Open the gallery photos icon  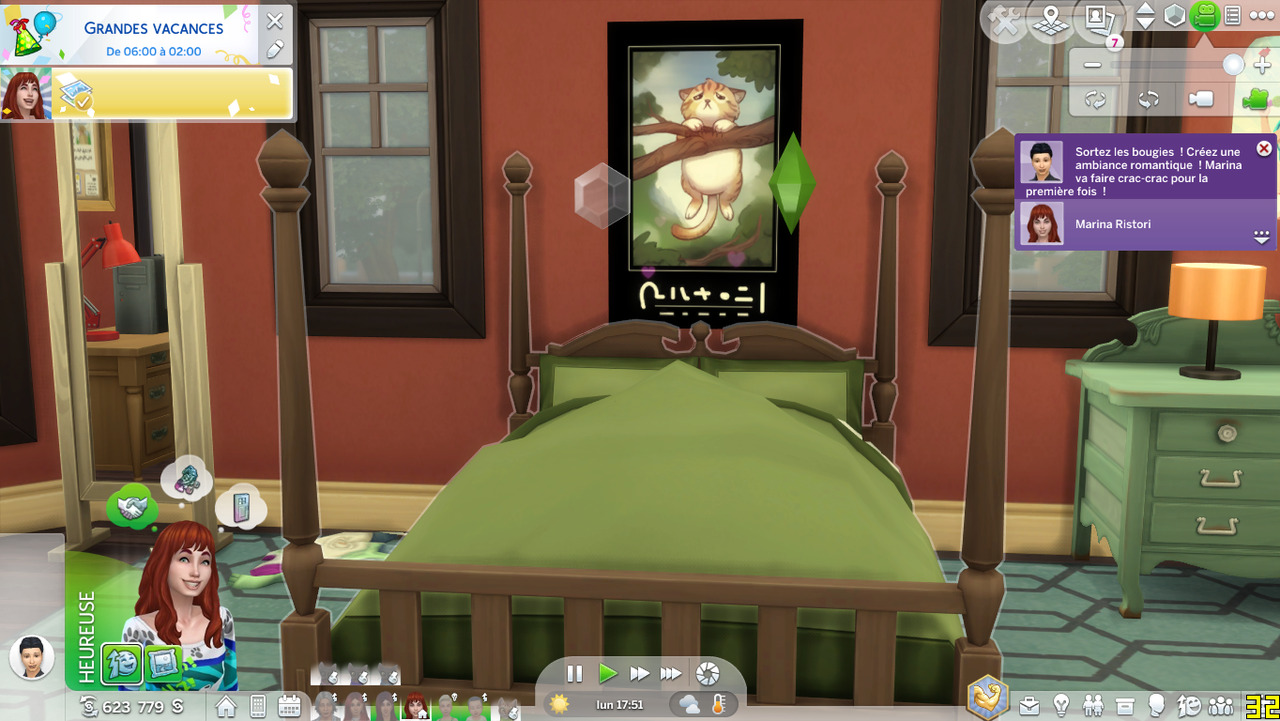click(x=1098, y=20)
